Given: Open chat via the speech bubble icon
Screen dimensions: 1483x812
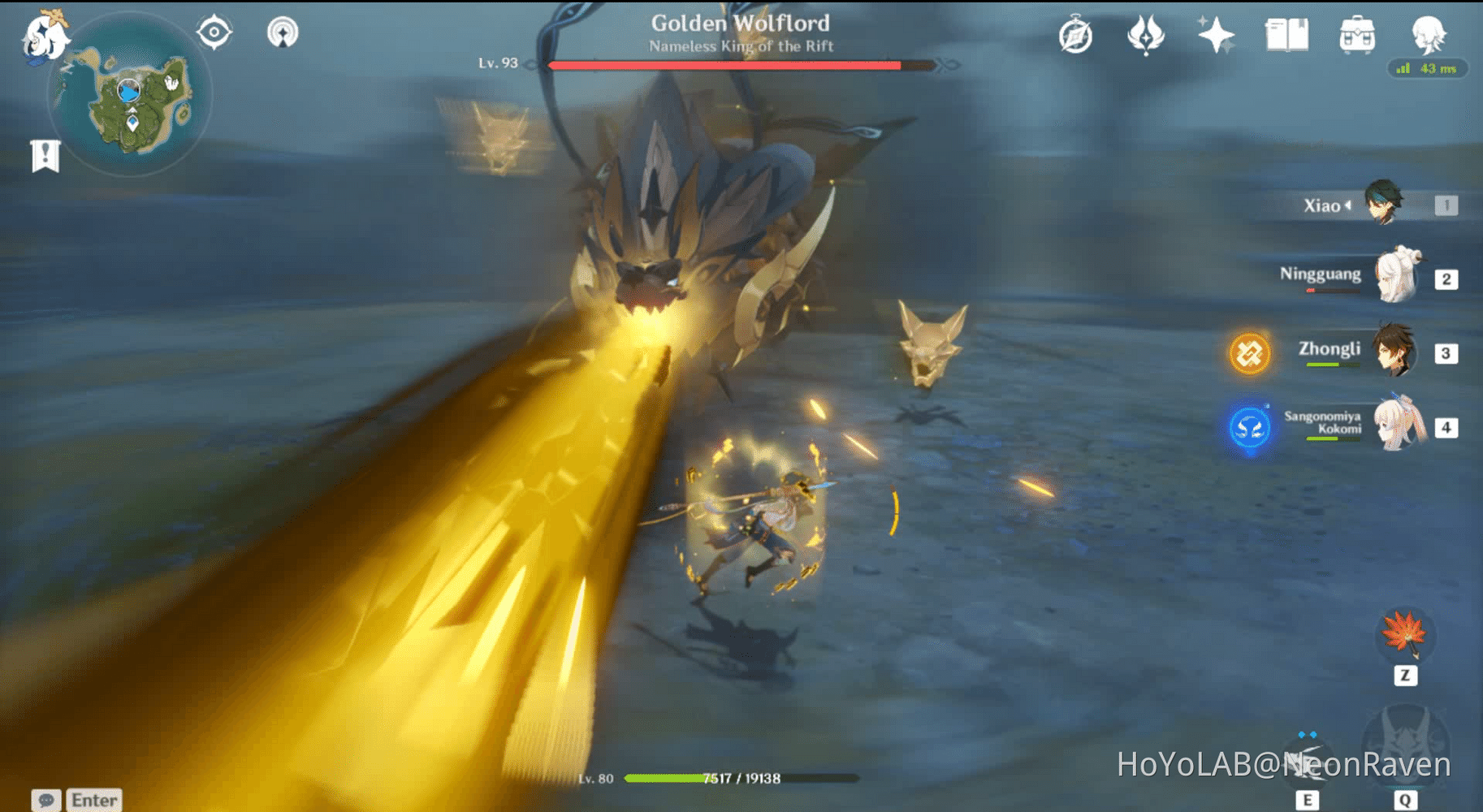Looking at the screenshot, I should 46,800.
